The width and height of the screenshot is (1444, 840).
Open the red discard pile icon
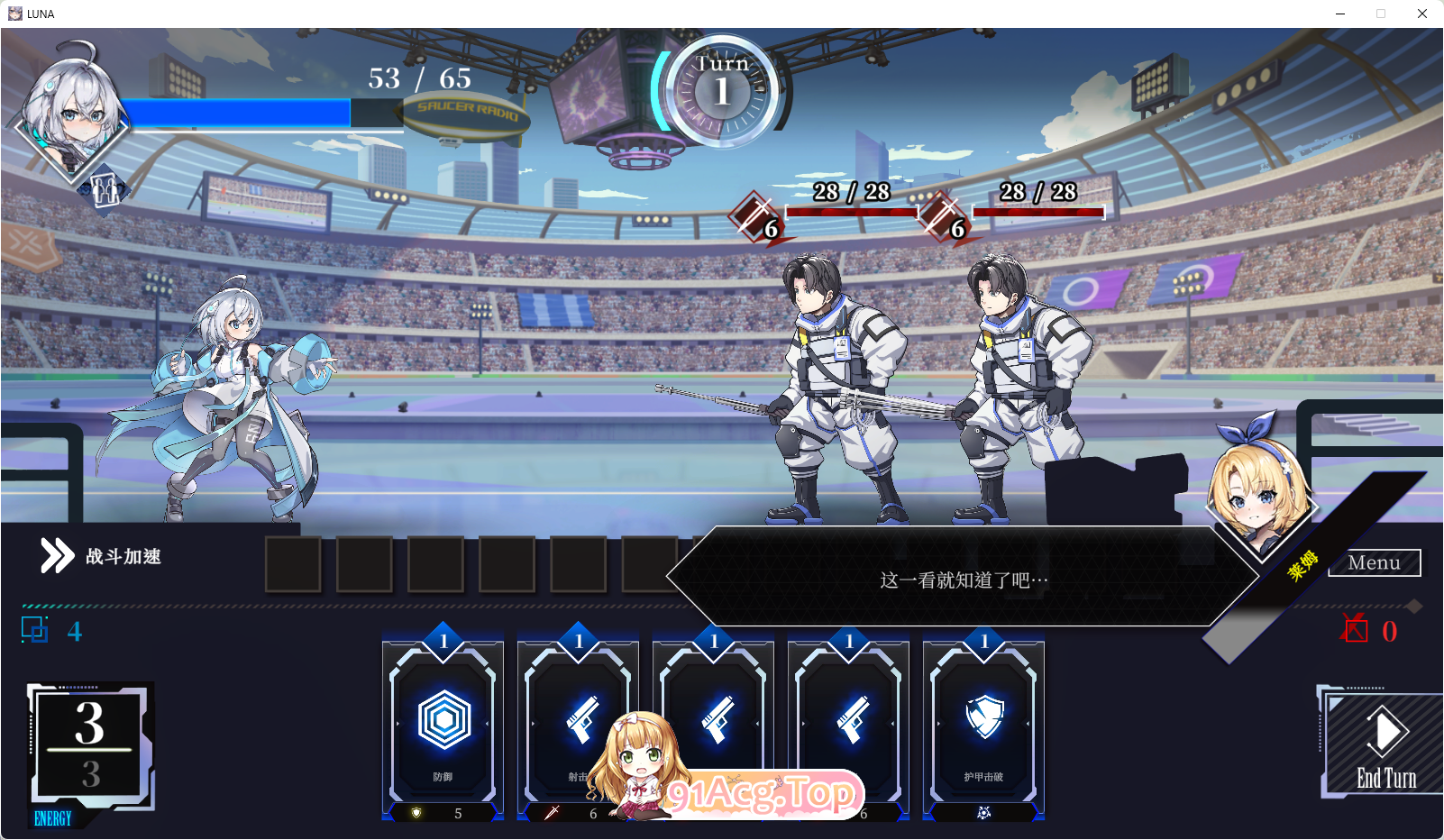pos(1355,629)
